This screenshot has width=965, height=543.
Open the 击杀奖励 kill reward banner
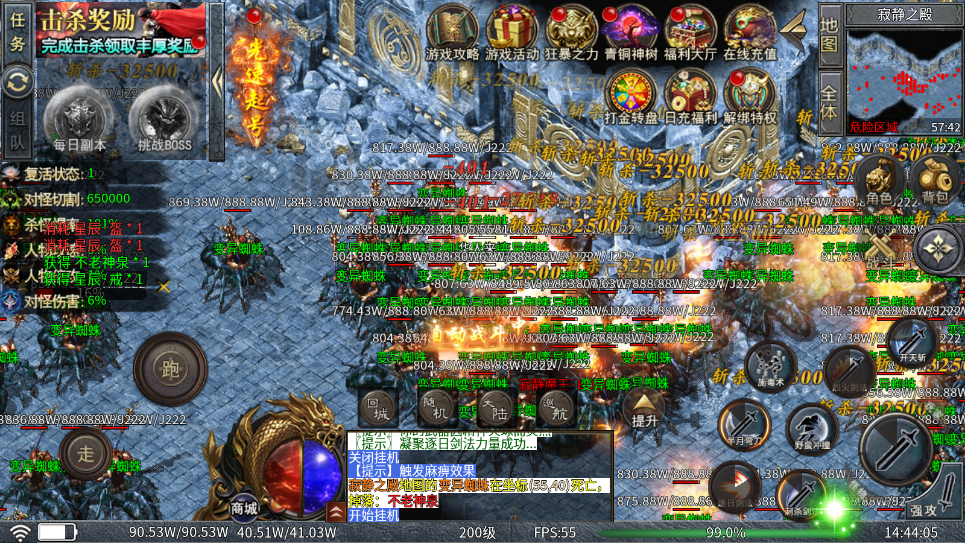[120, 29]
